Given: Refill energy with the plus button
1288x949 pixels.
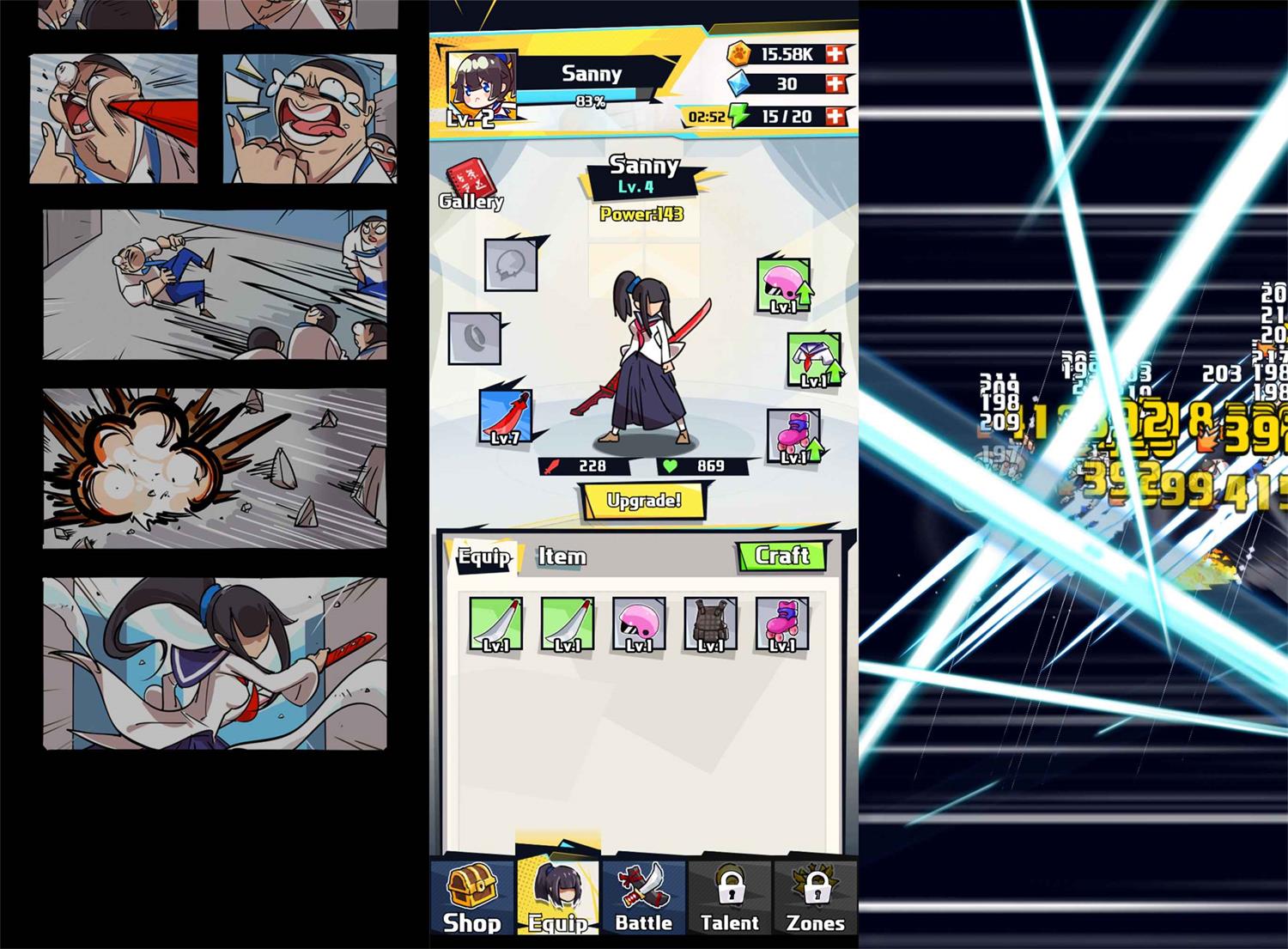Looking at the screenshot, I should click(835, 116).
